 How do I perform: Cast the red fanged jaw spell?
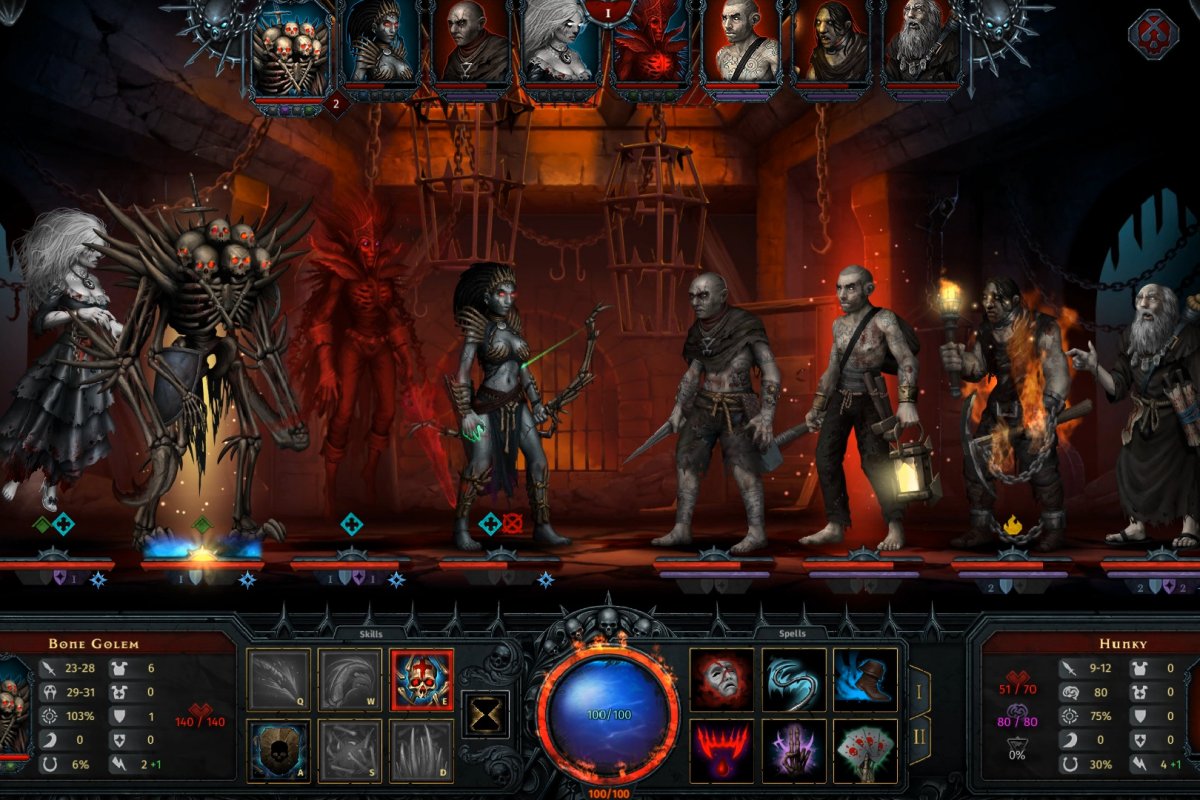[x=722, y=750]
